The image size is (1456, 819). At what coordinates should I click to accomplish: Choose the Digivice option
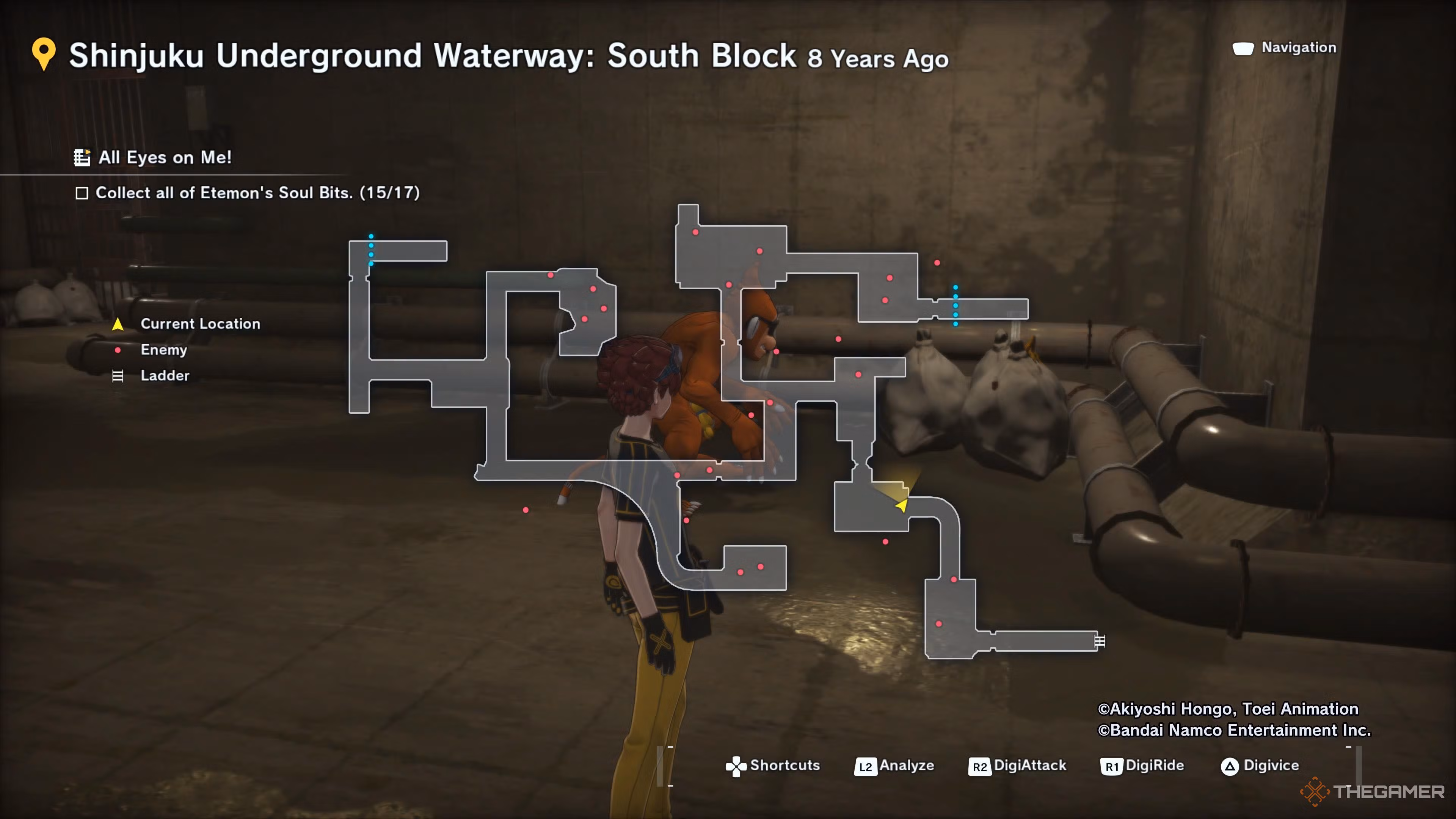tap(1260, 766)
